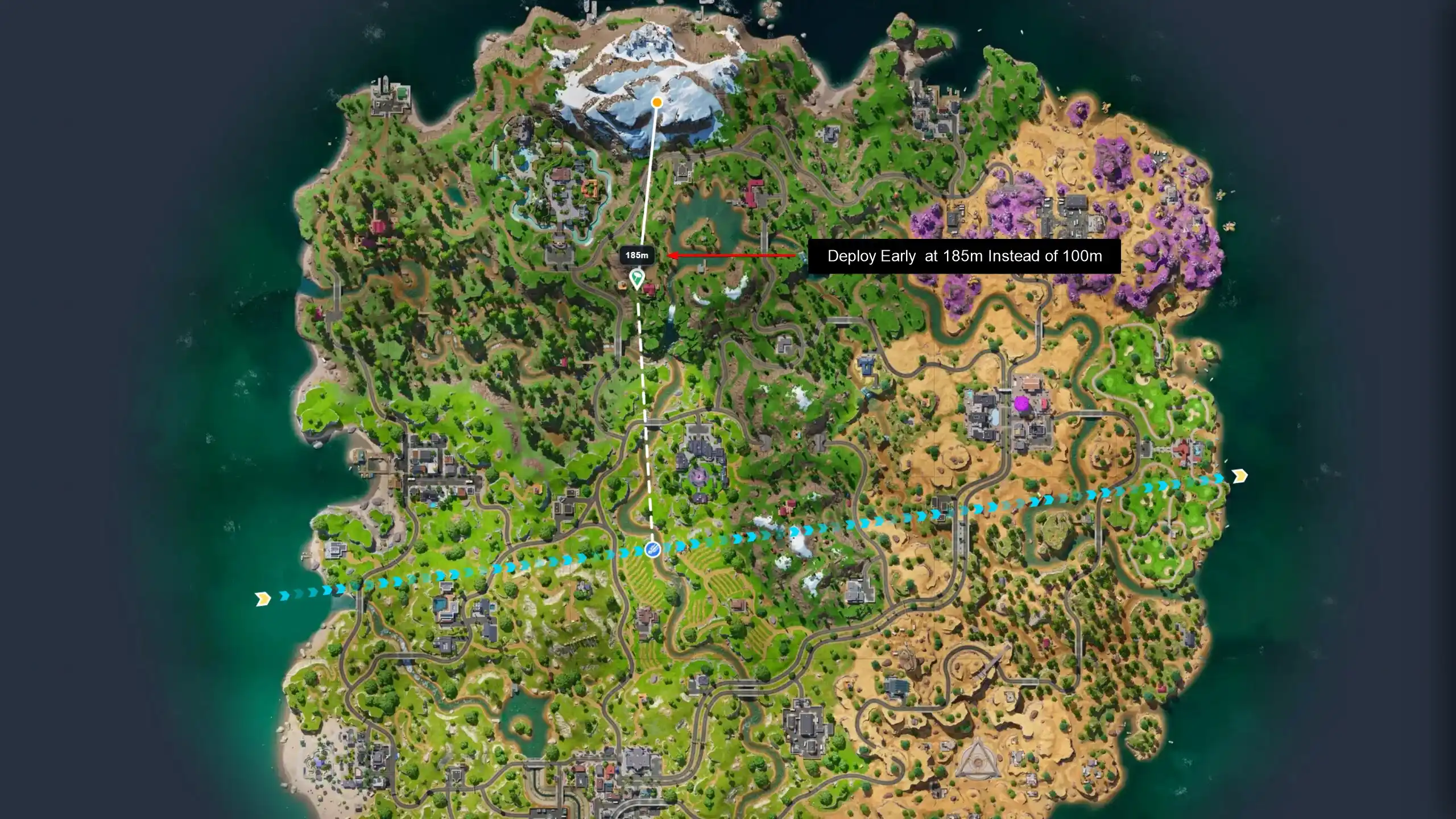This screenshot has height=819, width=1456.
Task: Click the 185m text inside the distance label
Action: pyautogui.click(x=638, y=256)
